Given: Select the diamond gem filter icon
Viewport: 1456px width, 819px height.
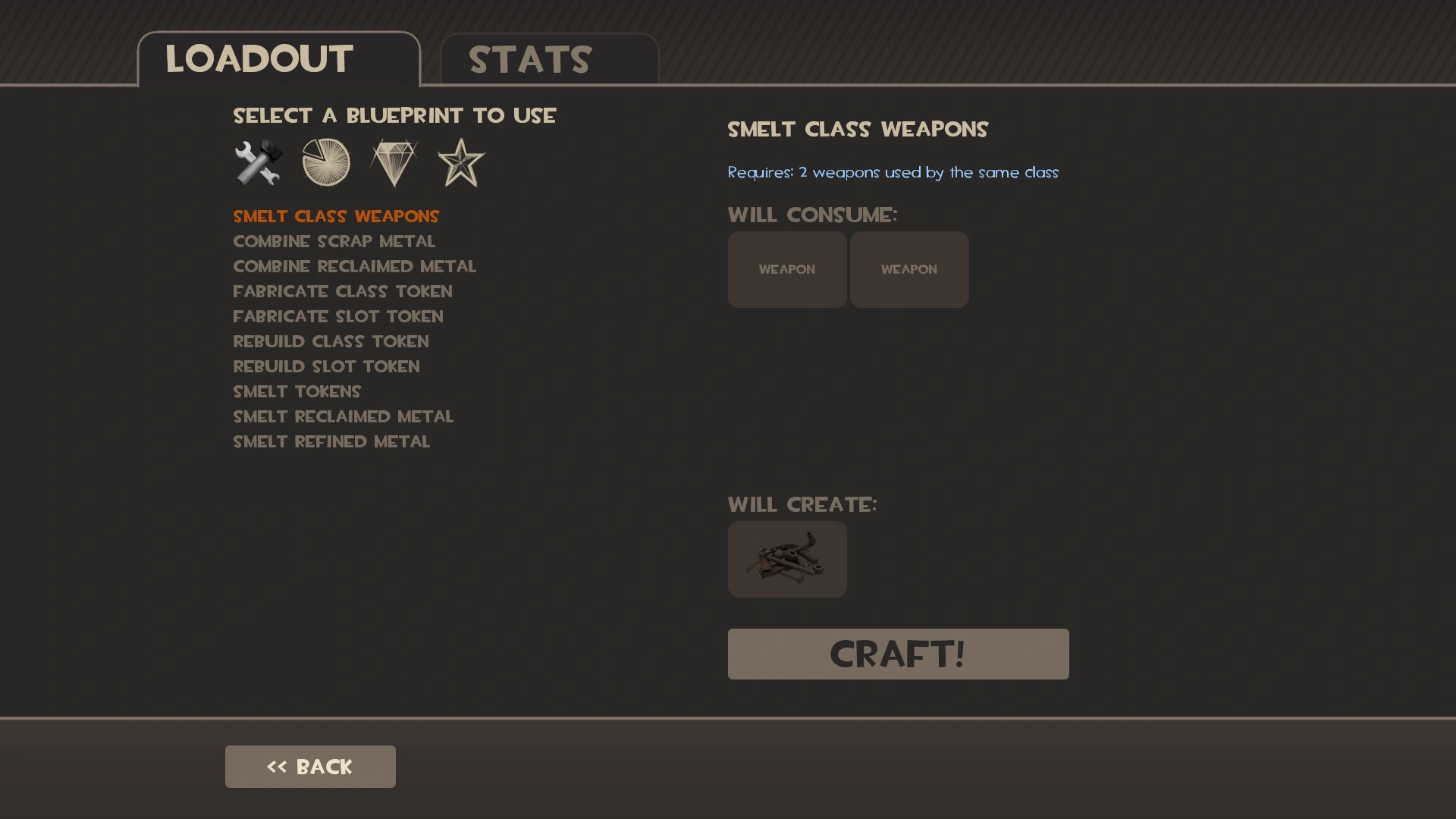Looking at the screenshot, I should [x=394, y=162].
